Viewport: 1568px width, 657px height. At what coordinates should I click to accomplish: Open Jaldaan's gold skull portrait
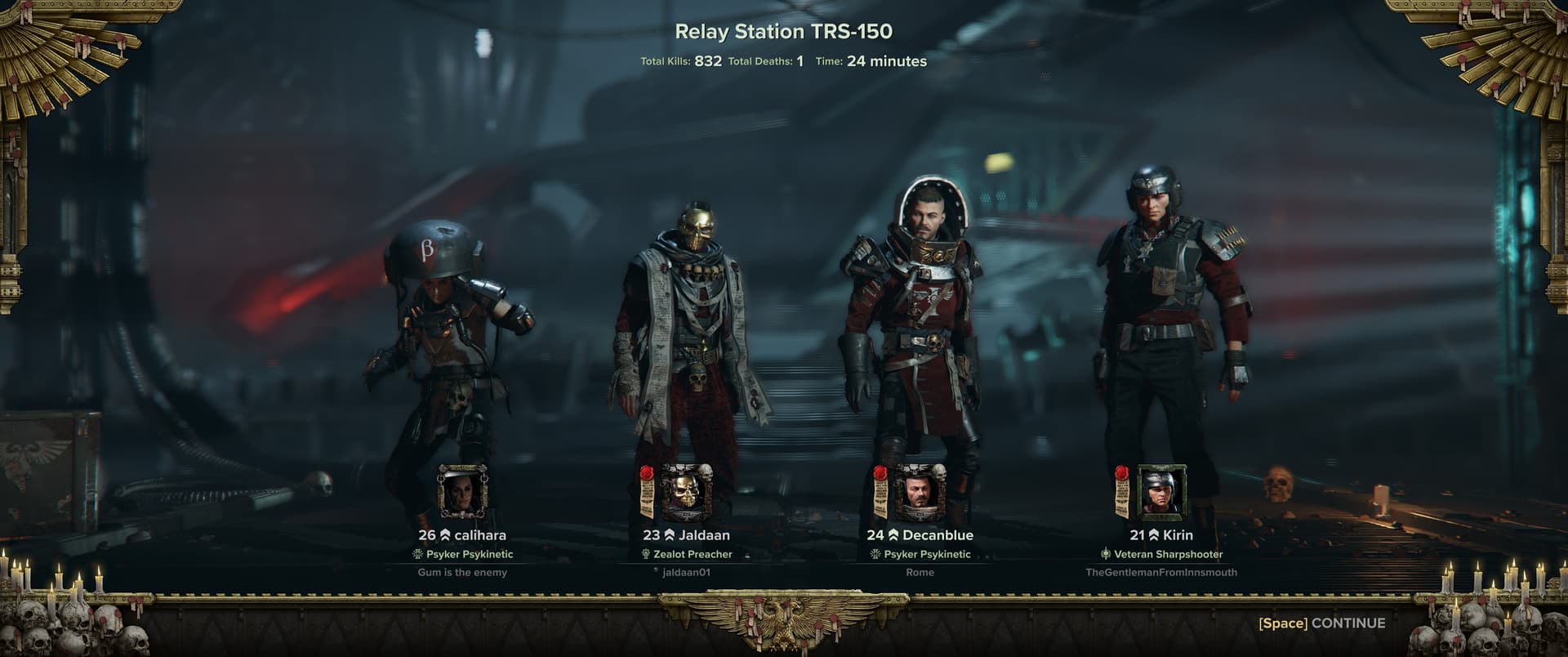click(x=687, y=493)
